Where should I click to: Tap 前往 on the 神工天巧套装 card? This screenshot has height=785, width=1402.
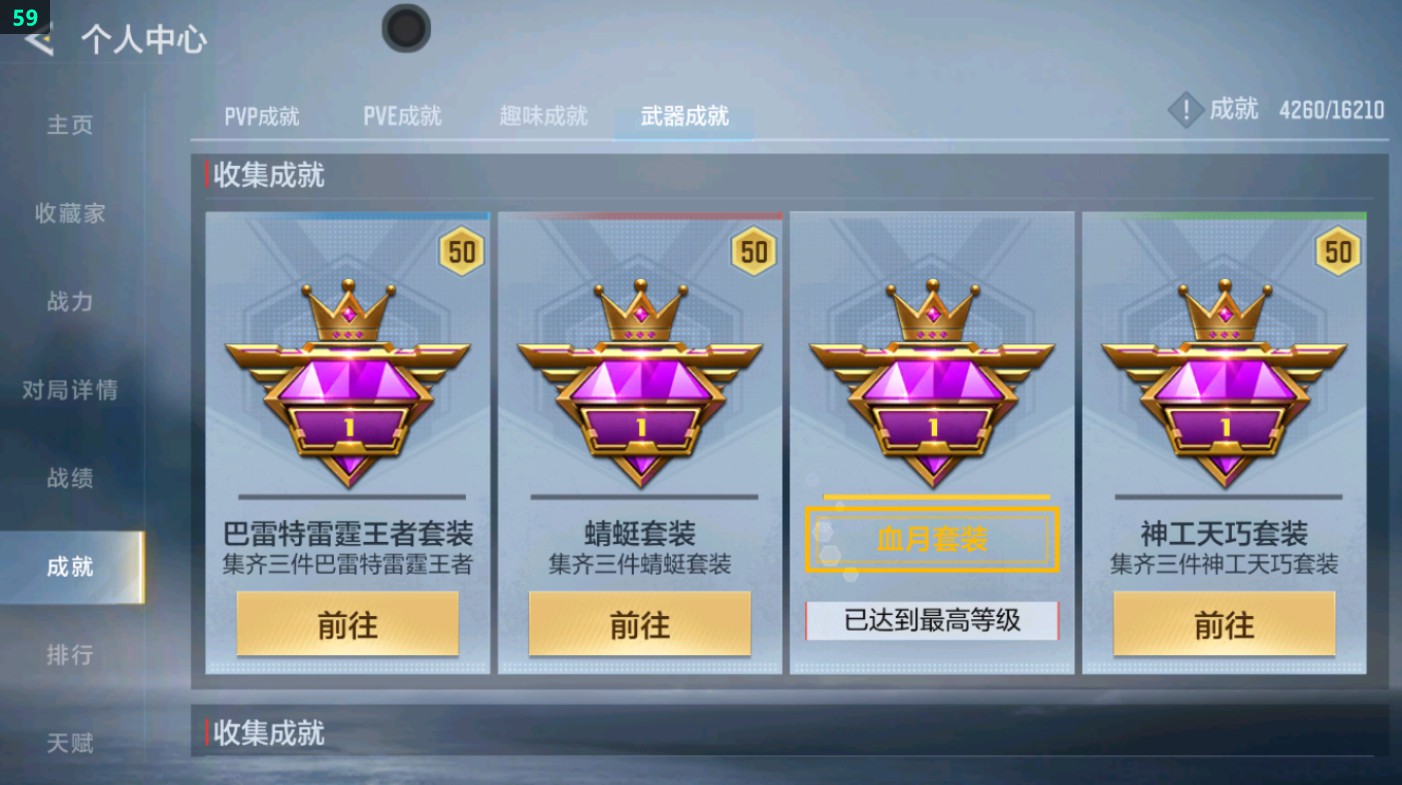(x=1223, y=623)
